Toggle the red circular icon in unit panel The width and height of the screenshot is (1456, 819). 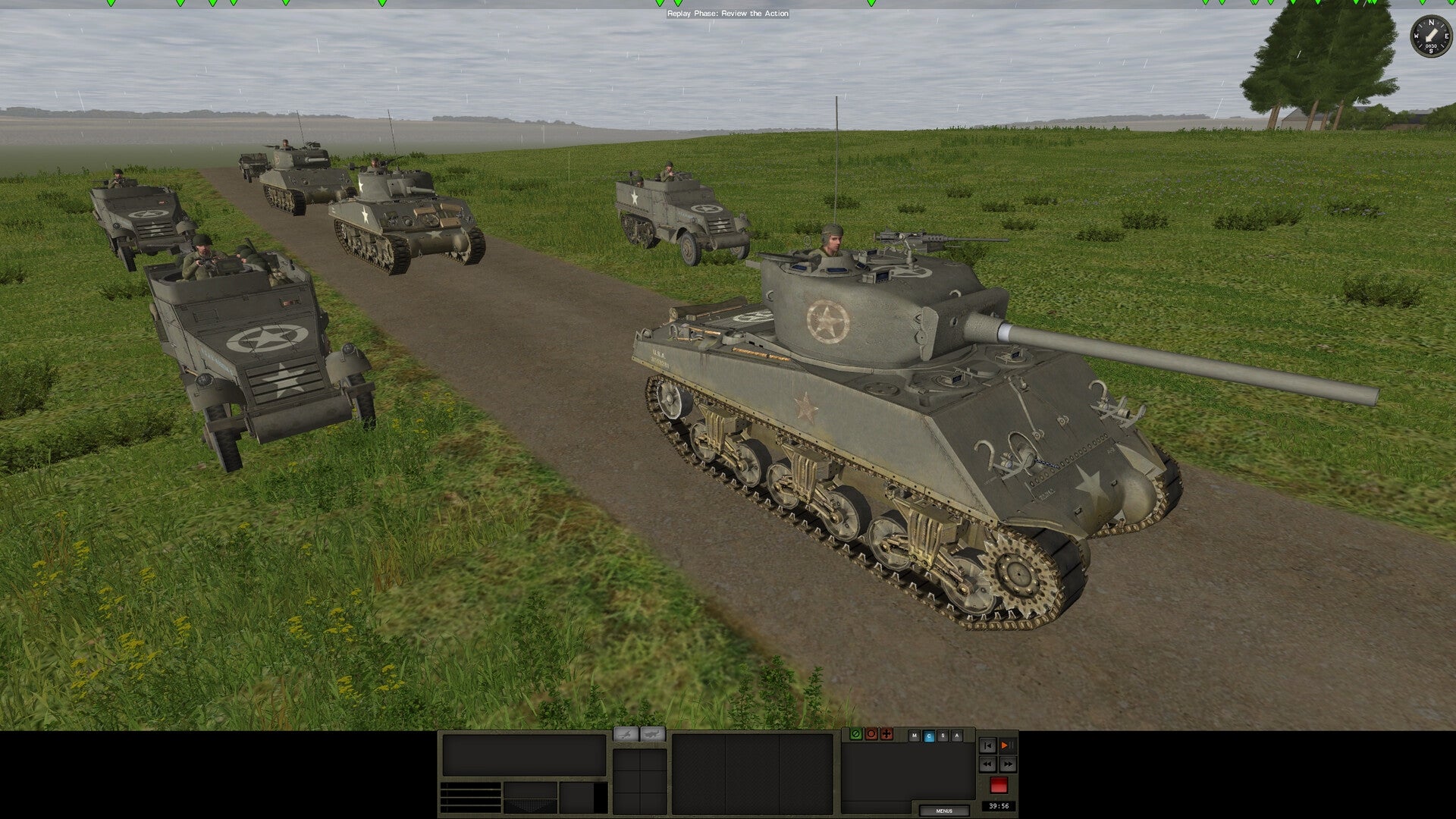[x=871, y=734]
